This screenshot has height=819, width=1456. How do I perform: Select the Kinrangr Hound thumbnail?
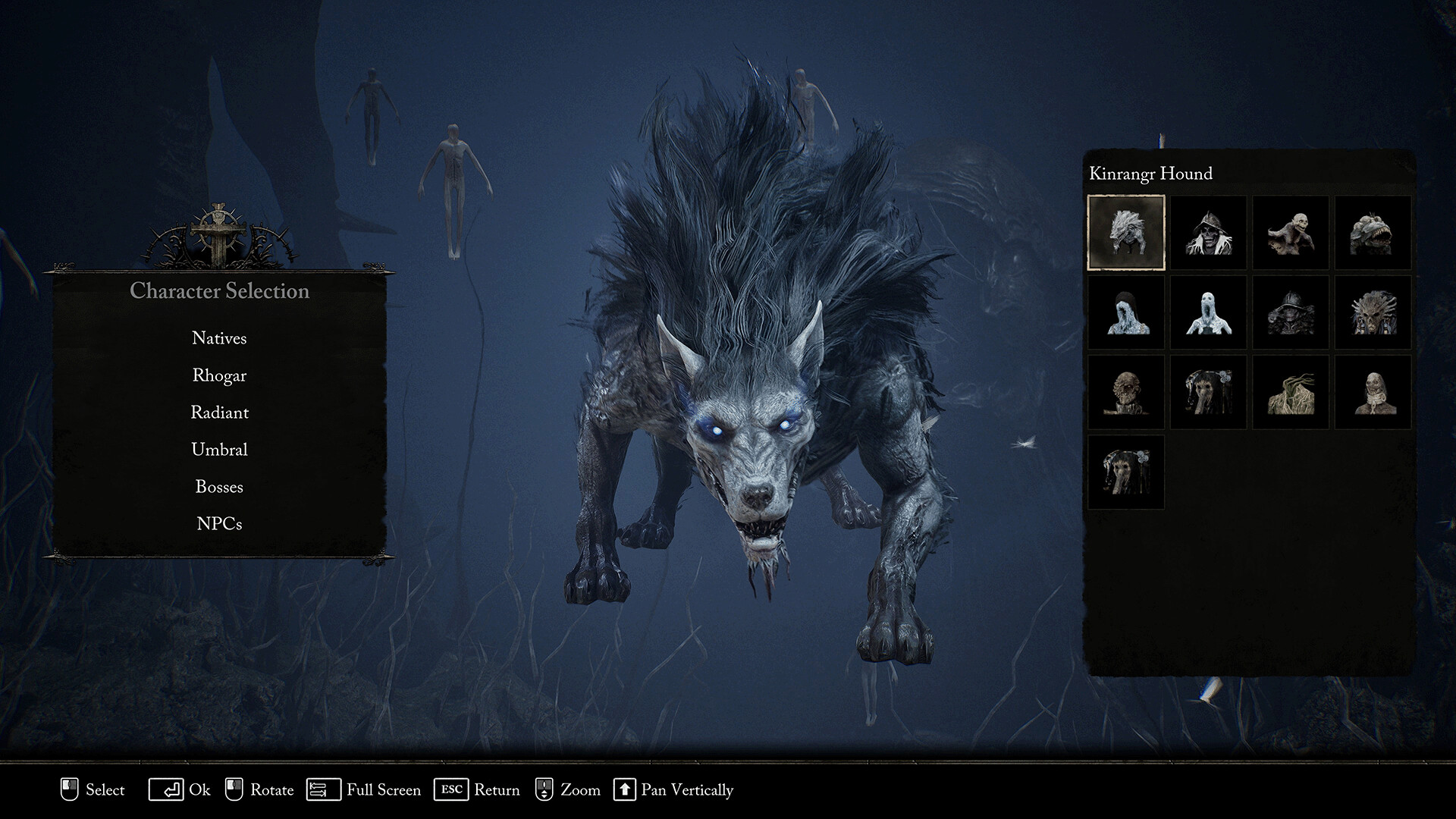(x=1126, y=232)
